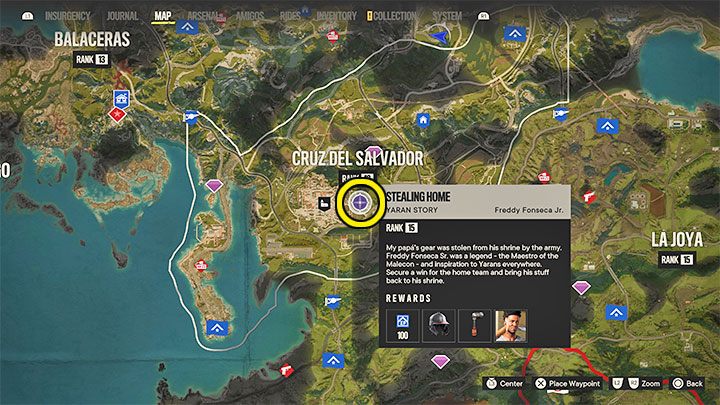Click the black horse icon beside the mission marker
The height and width of the screenshot is (405, 720).
326,204
